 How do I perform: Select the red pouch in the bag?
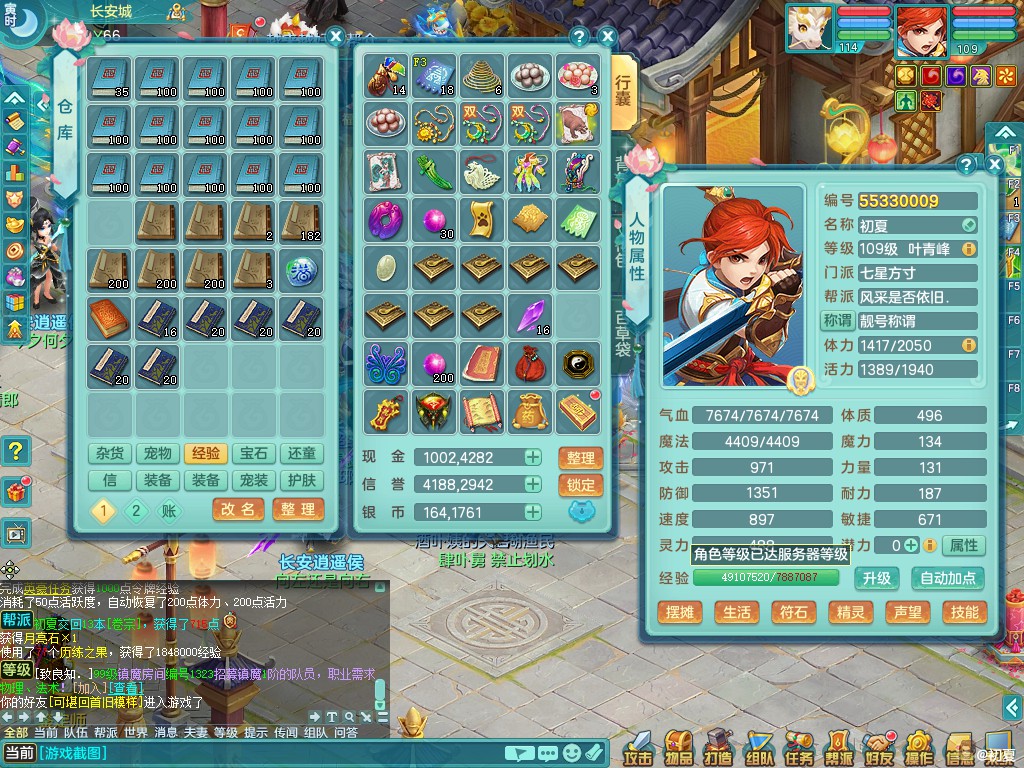click(530, 364)
